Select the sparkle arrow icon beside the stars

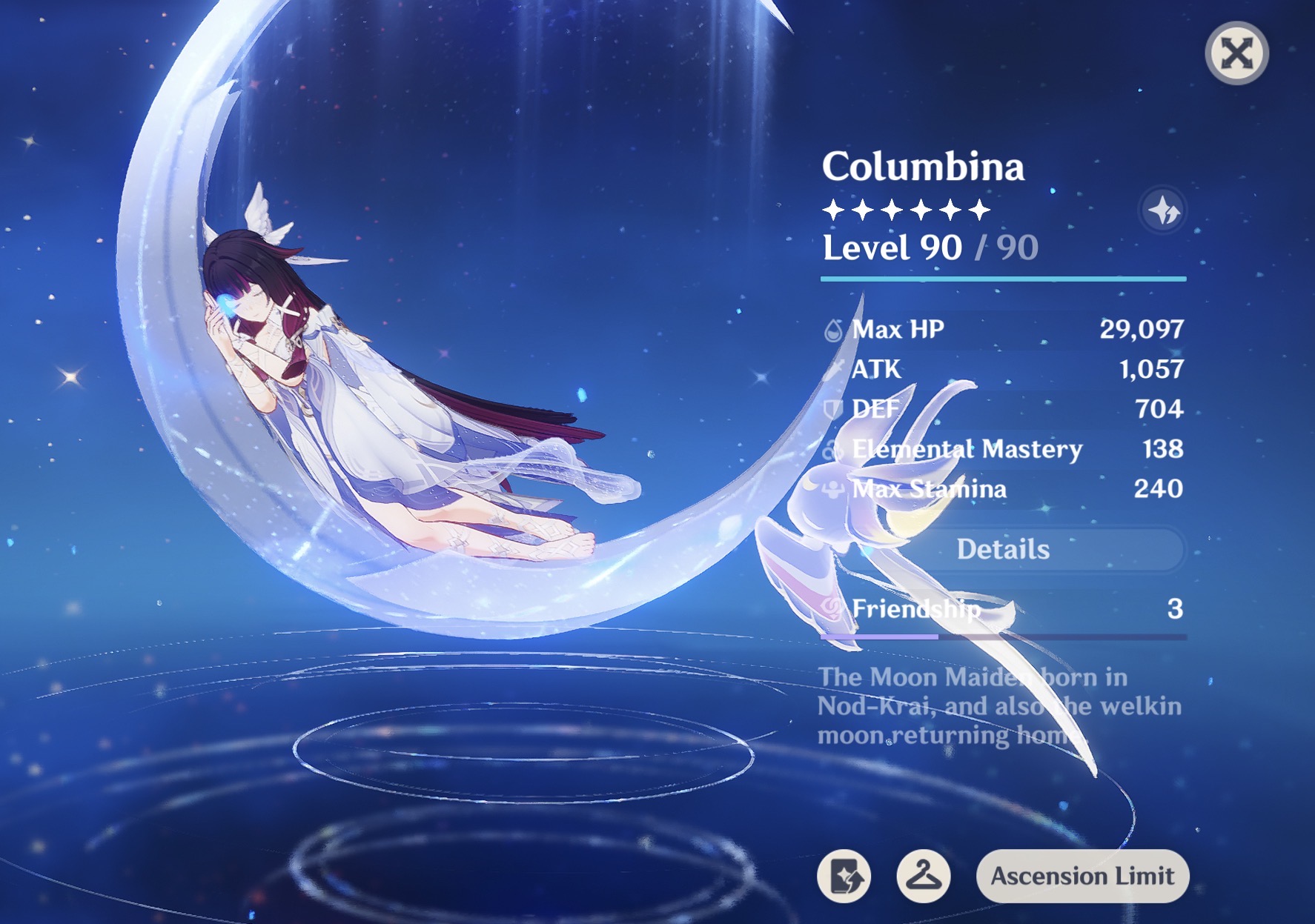point(1163,211)
